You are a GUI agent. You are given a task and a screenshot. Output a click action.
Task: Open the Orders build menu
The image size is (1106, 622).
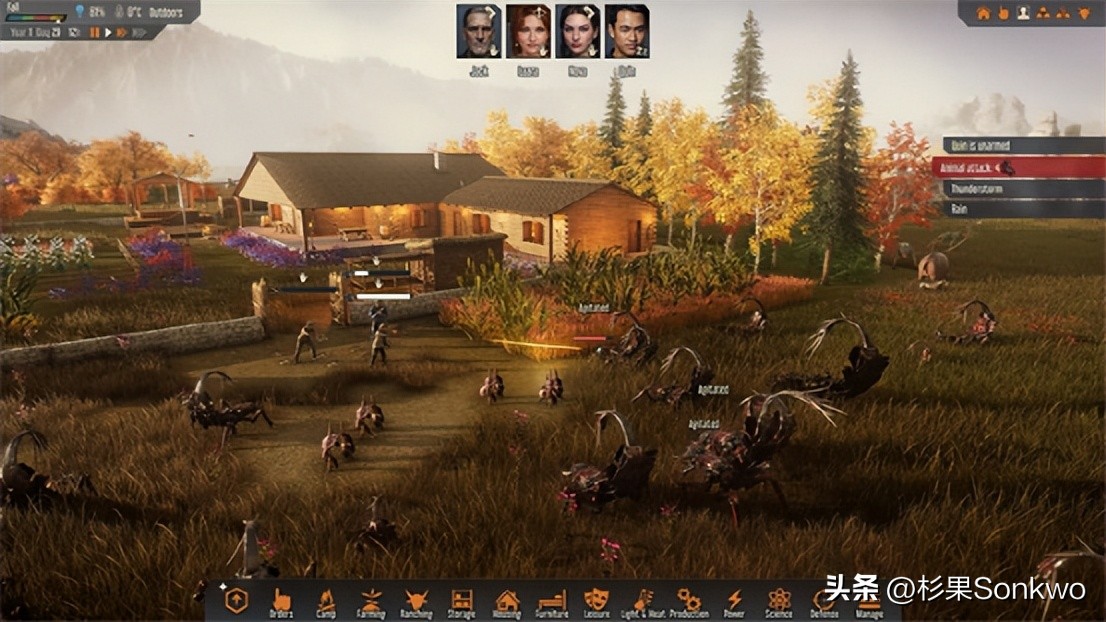(x=281, y=601)
